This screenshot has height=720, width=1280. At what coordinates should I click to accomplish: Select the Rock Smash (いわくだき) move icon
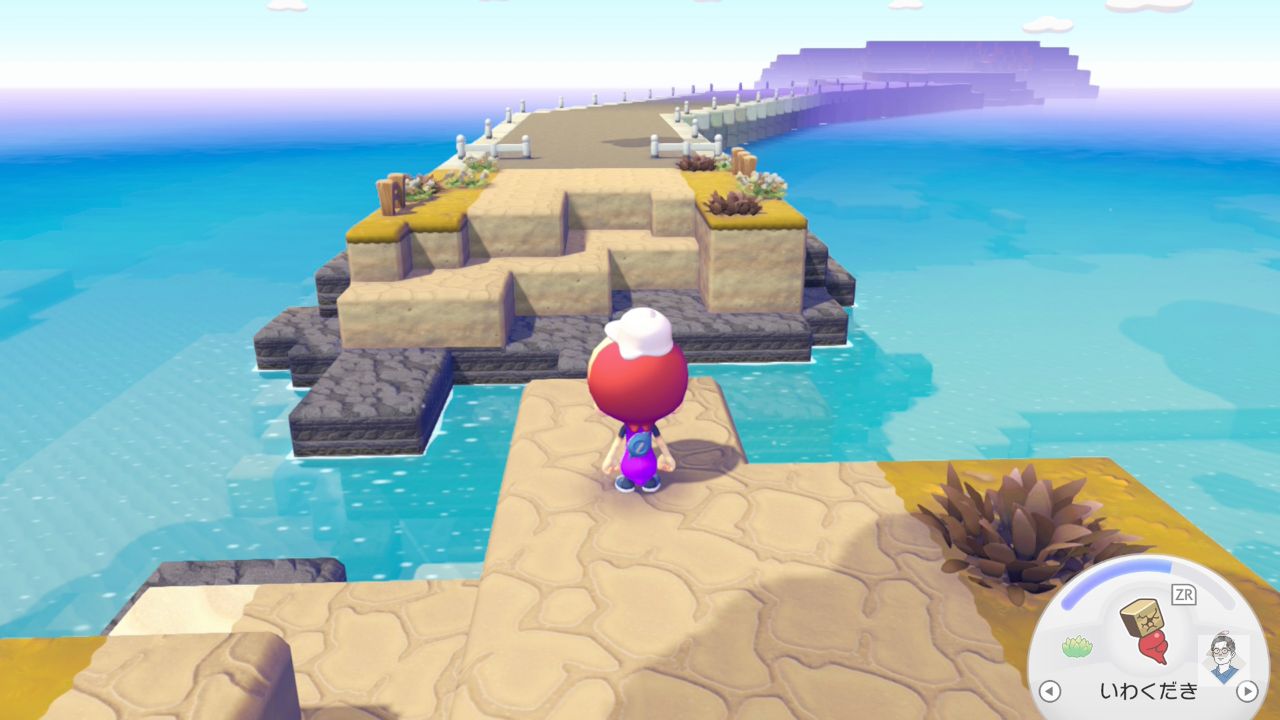pos(1145,631)
